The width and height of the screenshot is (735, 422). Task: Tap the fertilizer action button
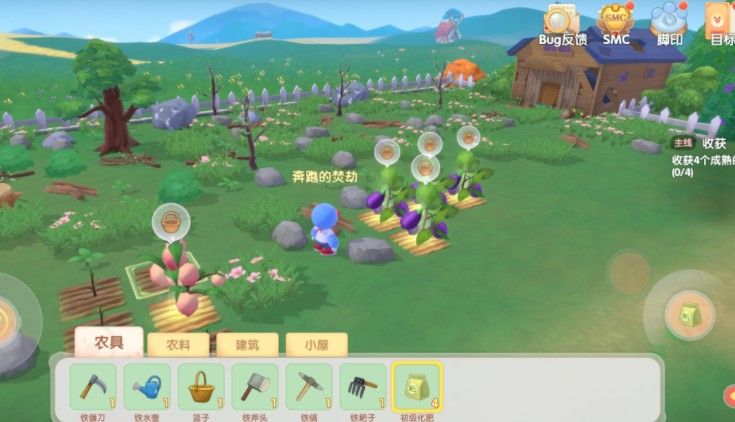point(690,314)
